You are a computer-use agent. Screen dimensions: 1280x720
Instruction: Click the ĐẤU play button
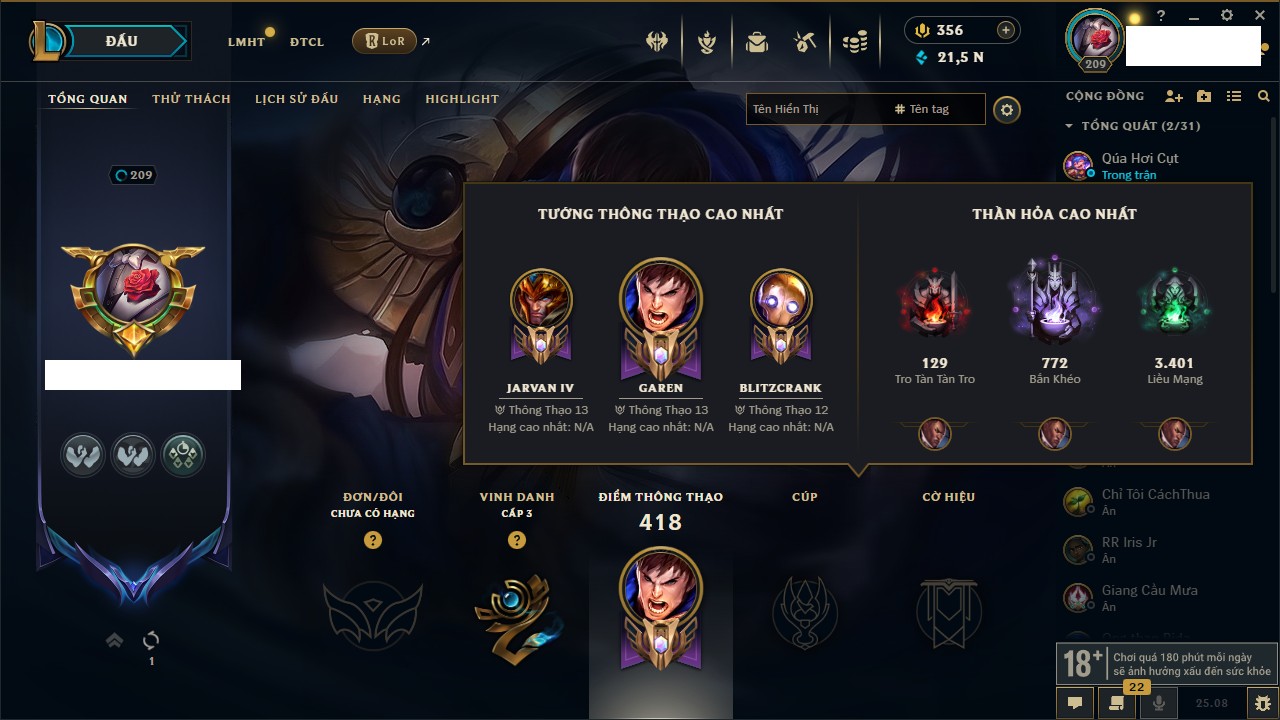click(x=122, y=41)
